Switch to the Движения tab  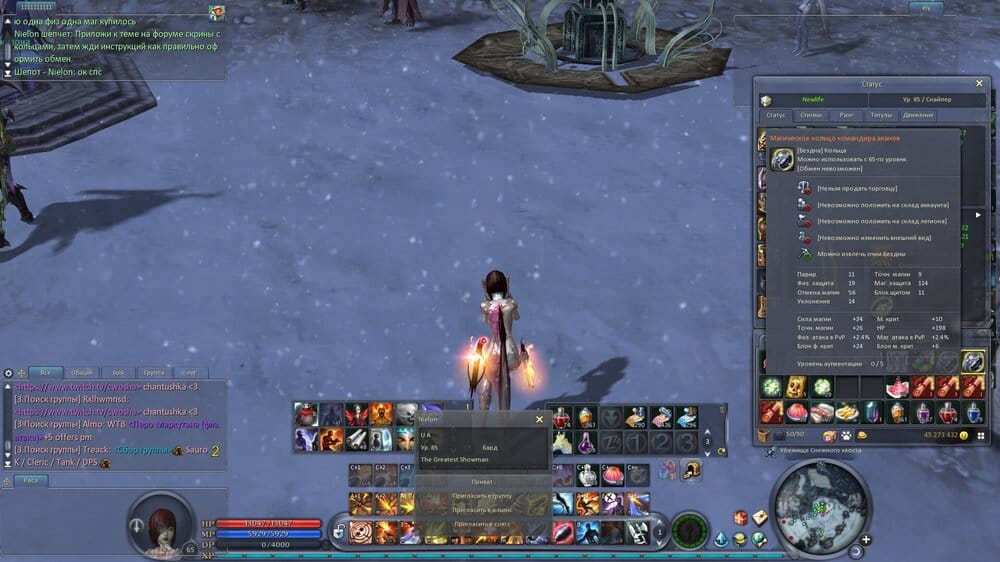[x=918, y=116]
